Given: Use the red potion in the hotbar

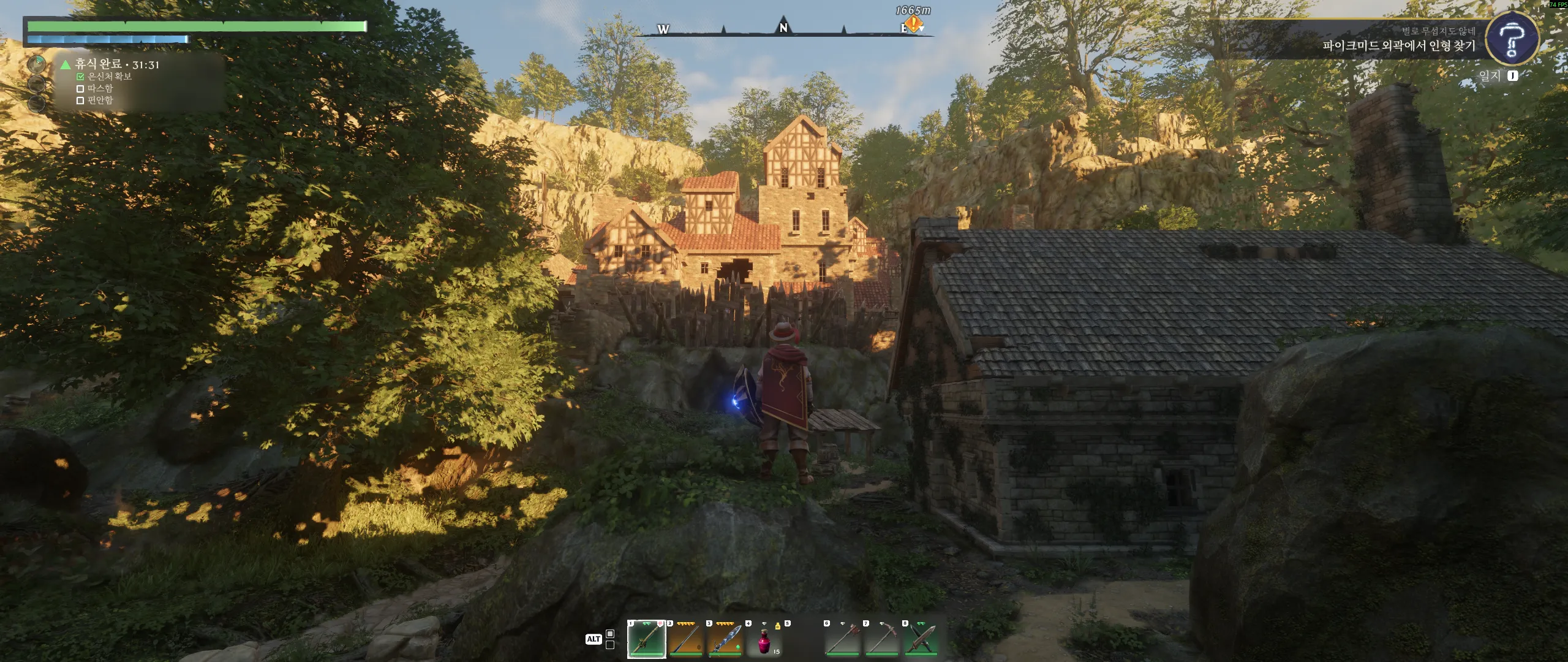Looking at the screenshot, I should pos(764,641).
